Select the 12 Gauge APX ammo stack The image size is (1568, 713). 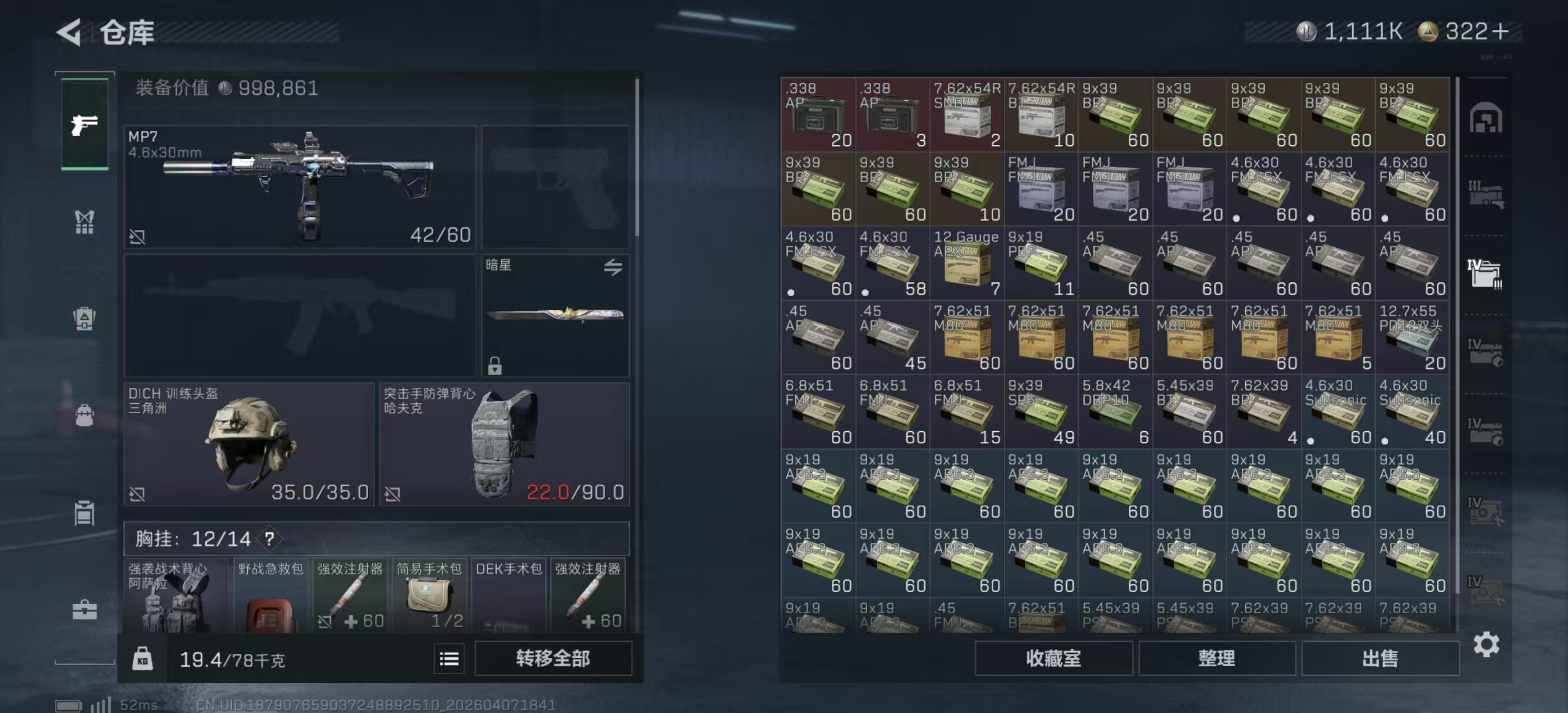click(x=966, y=263)
